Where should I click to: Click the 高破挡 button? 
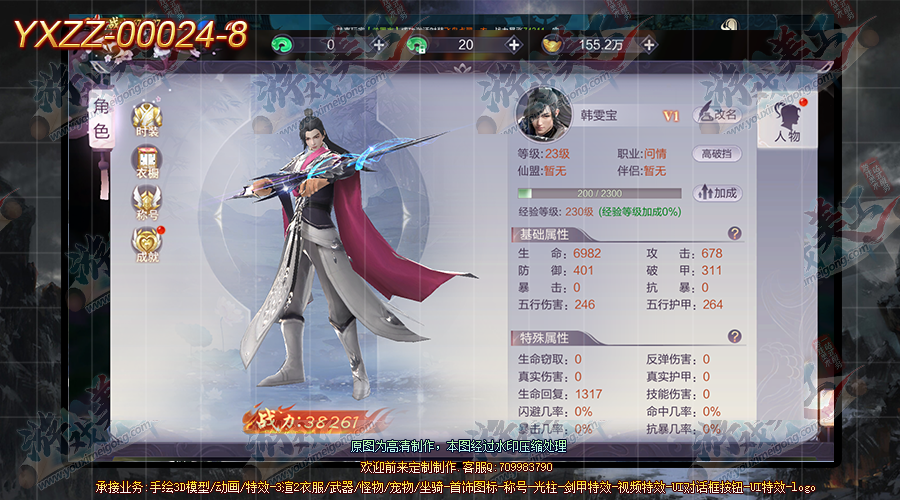coord(720,154)
